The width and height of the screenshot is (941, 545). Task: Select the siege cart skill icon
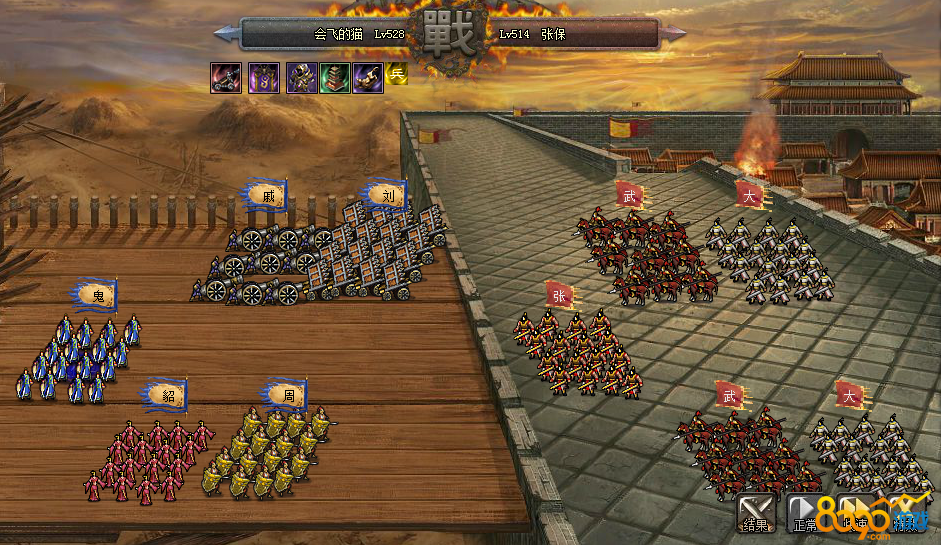click(x=225, y=77)
